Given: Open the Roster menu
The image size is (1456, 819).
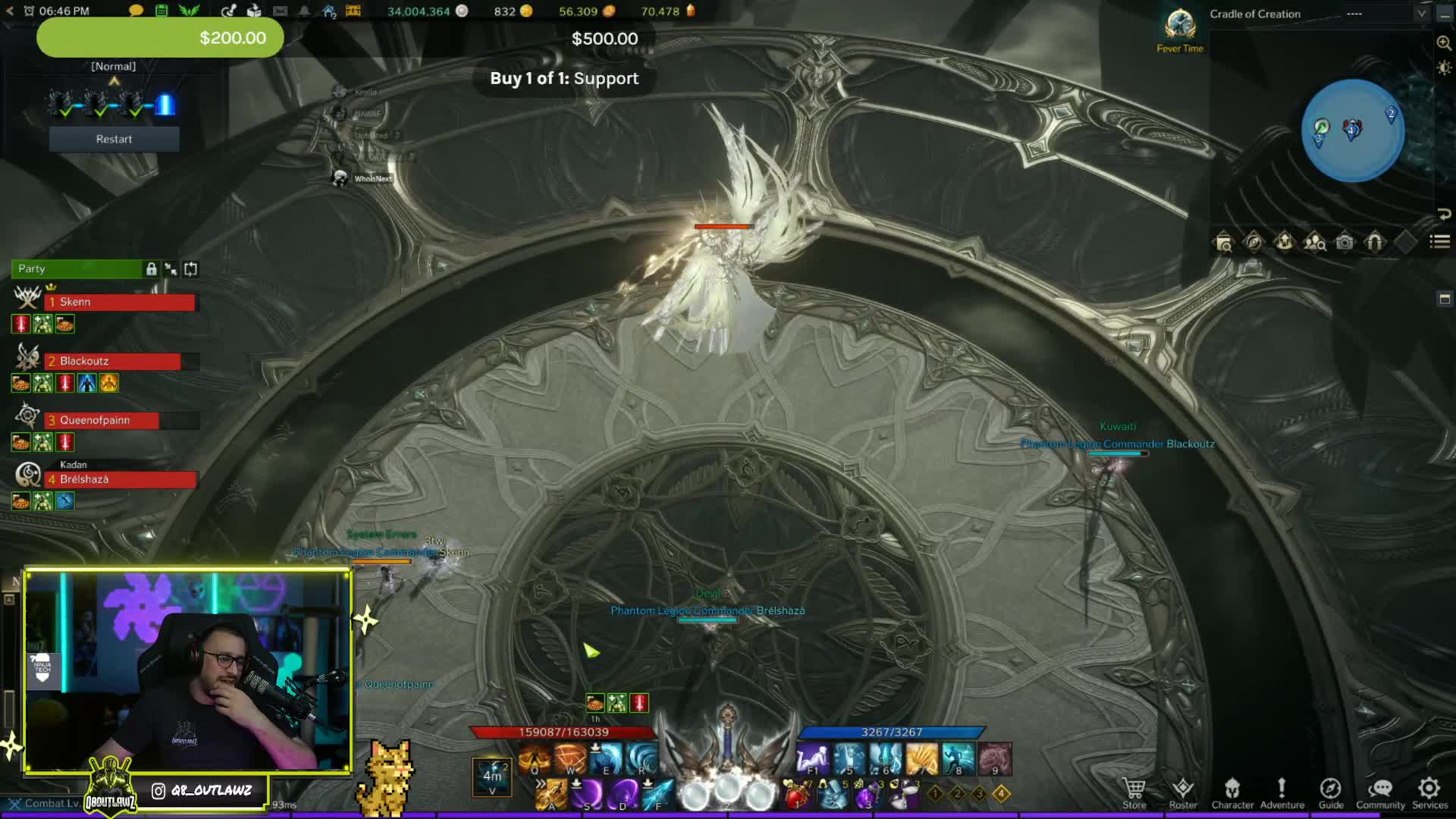Looking at the screenshot, I should (x=1182, y=792).
